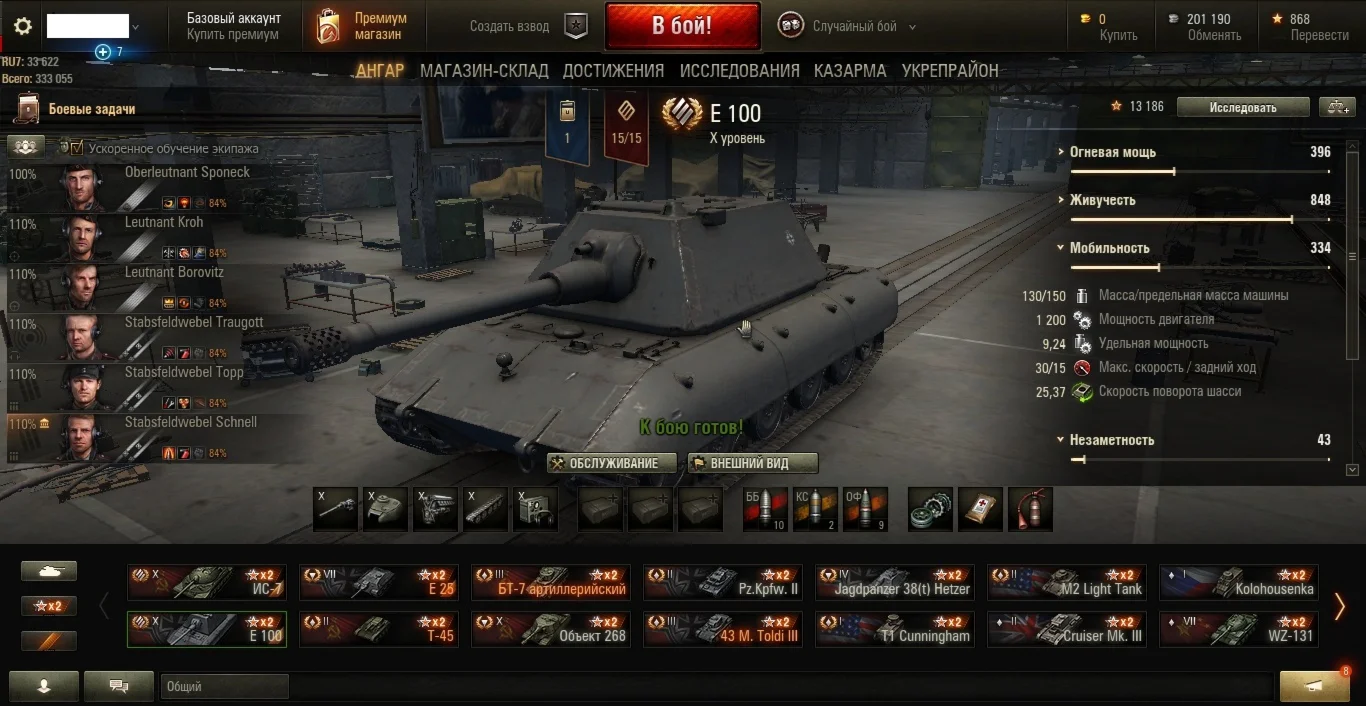This screenshot has height=706, width=1366.
Task: Toggle Ускоренное обучение экипажа checkbox
Action: point(77,148)
